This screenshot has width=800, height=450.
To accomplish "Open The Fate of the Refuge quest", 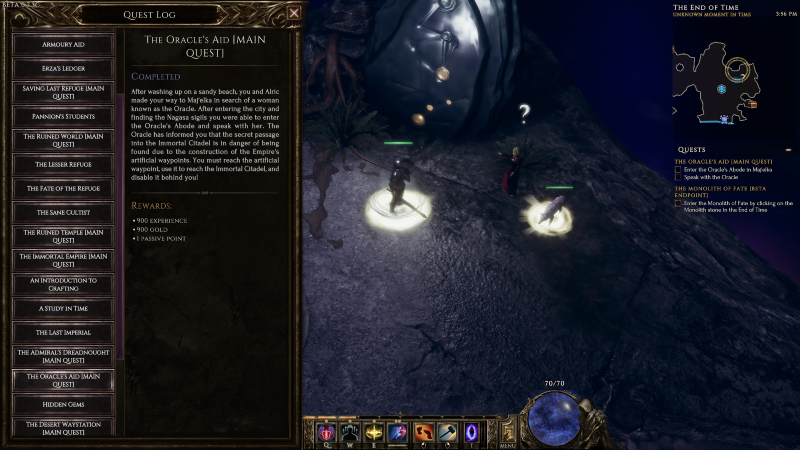I will coord(62,187).
